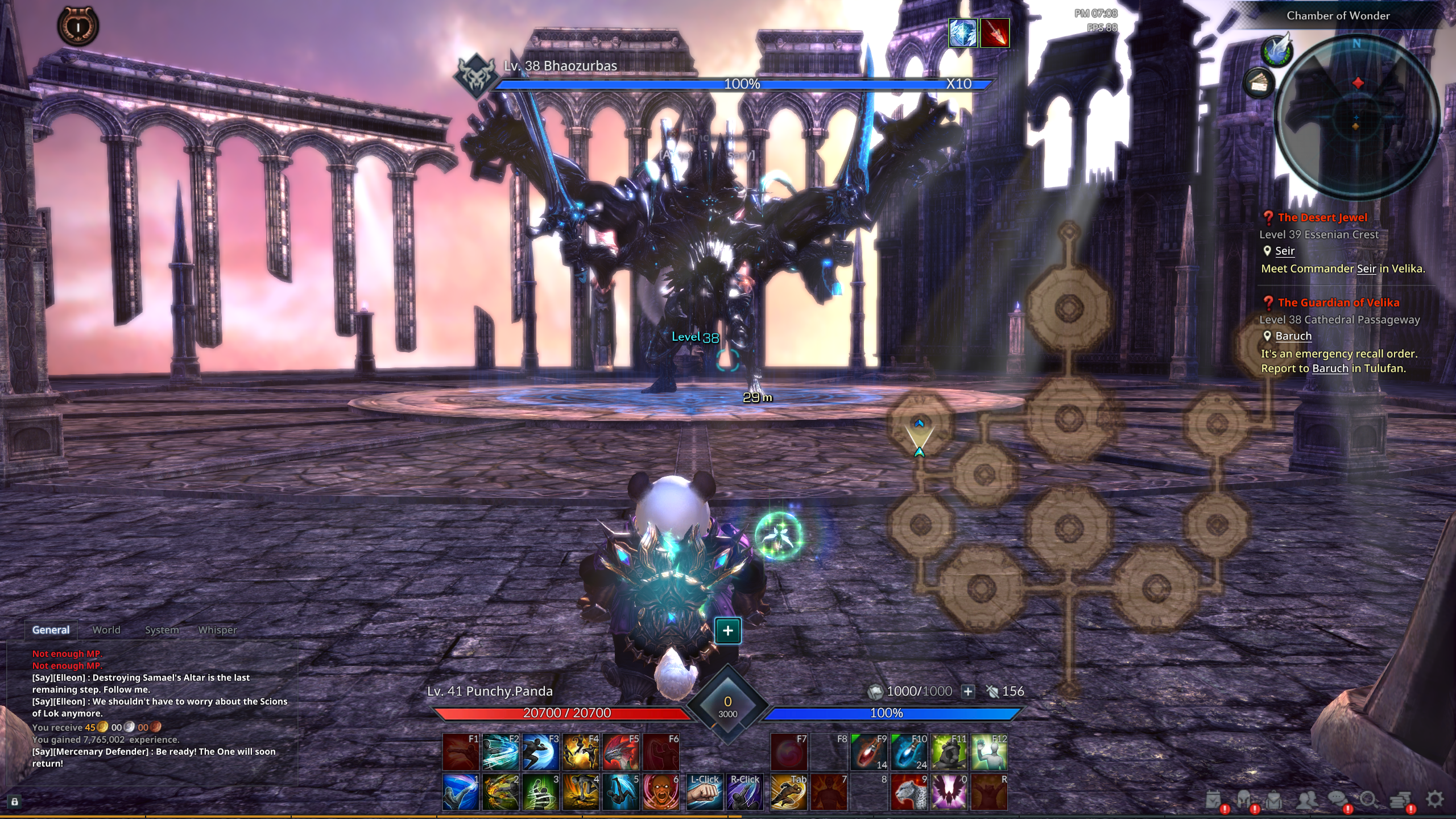Use the red health potion on F9

(x=869, y=752)
